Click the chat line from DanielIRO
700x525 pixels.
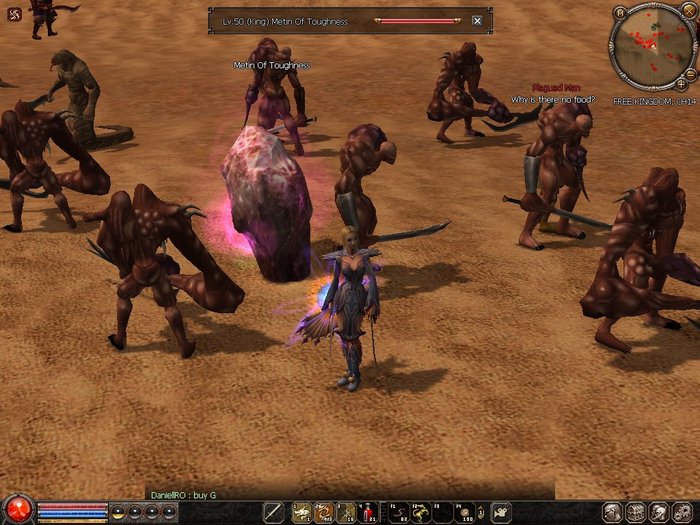(183, 495)
